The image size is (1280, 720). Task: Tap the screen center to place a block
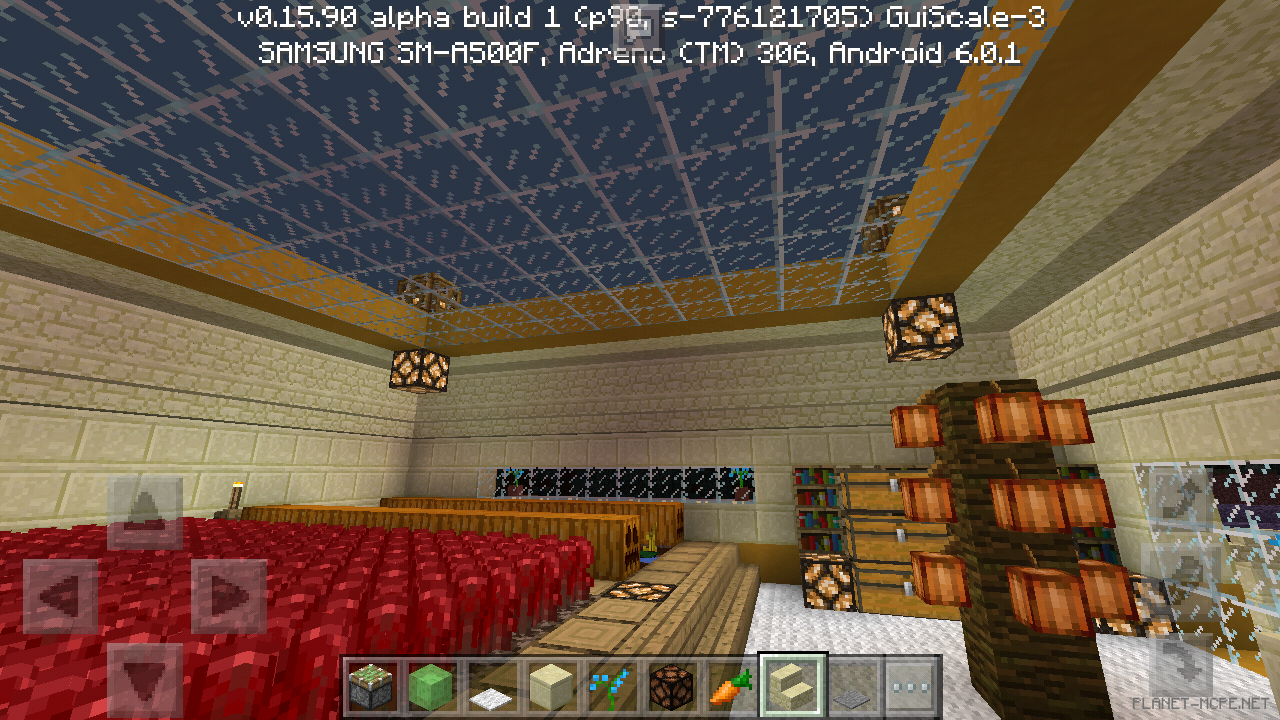point(640,360)
